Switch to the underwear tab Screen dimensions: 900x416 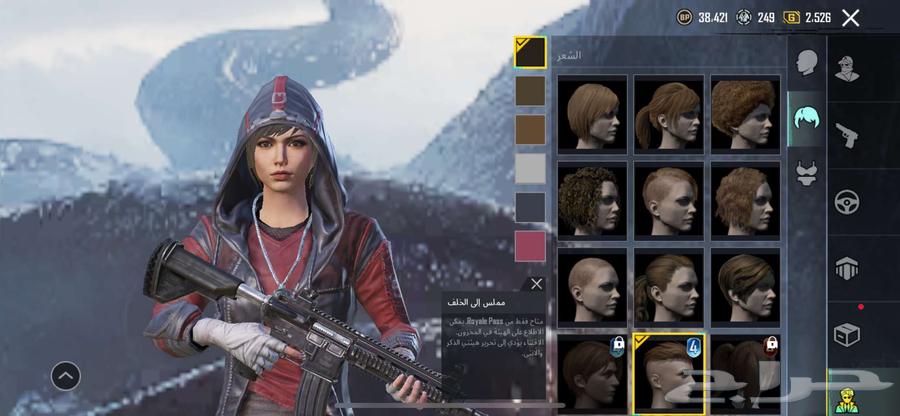point(807,175)
